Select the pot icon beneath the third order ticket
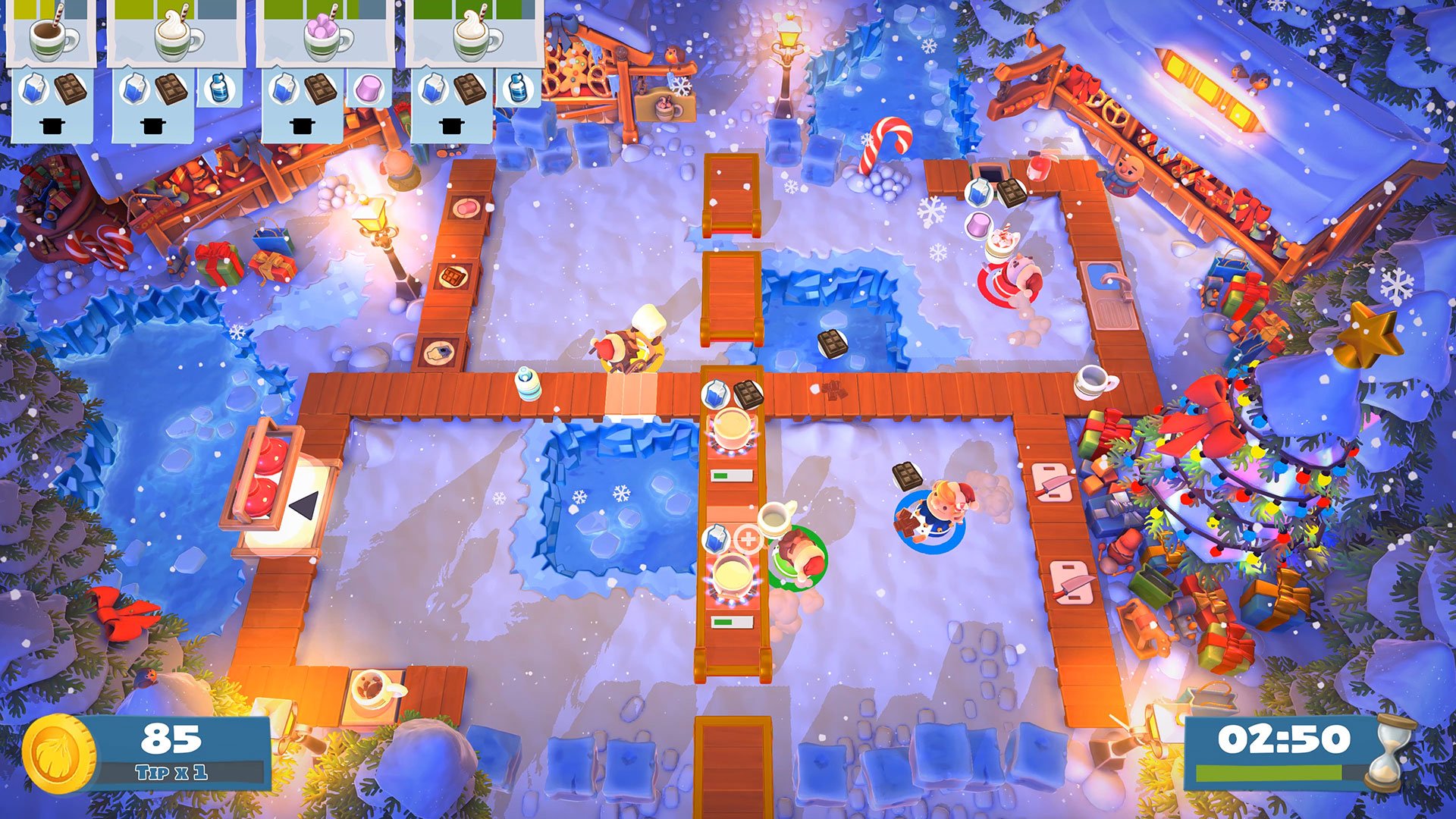The image size is (1456, 819). pos(301,127)
